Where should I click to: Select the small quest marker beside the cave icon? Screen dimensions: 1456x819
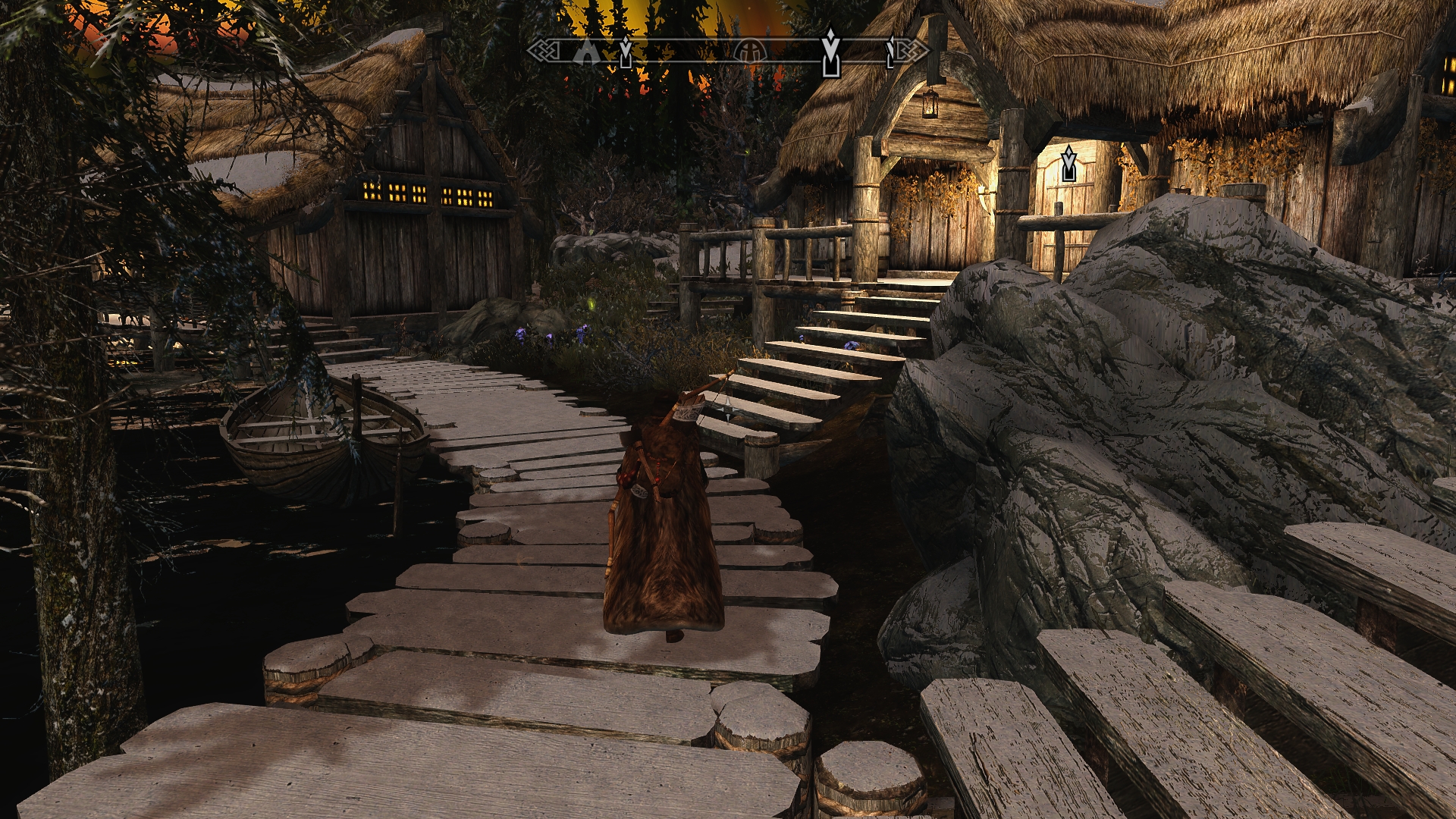point(626,52)
